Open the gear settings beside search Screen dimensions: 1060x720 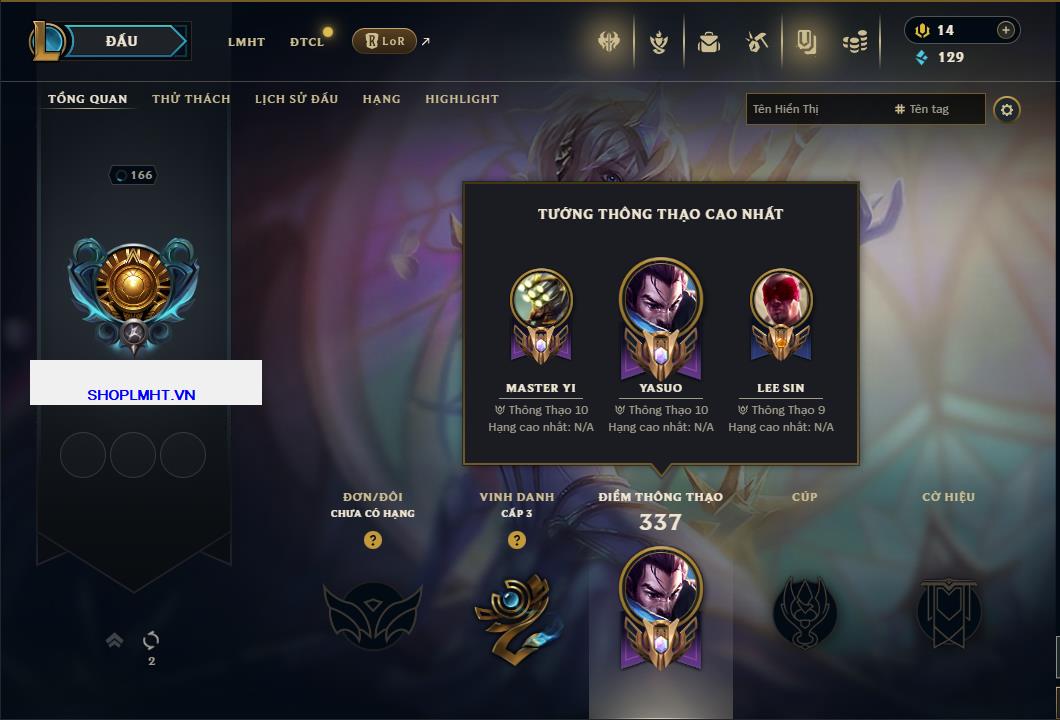[x=1007, y=109]
